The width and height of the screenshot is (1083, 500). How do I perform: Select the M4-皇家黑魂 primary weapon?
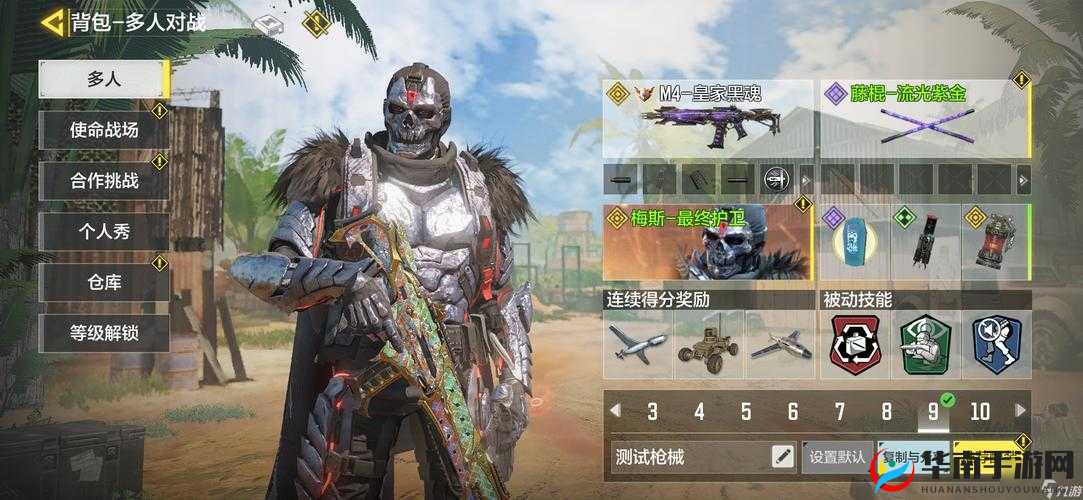707,120
